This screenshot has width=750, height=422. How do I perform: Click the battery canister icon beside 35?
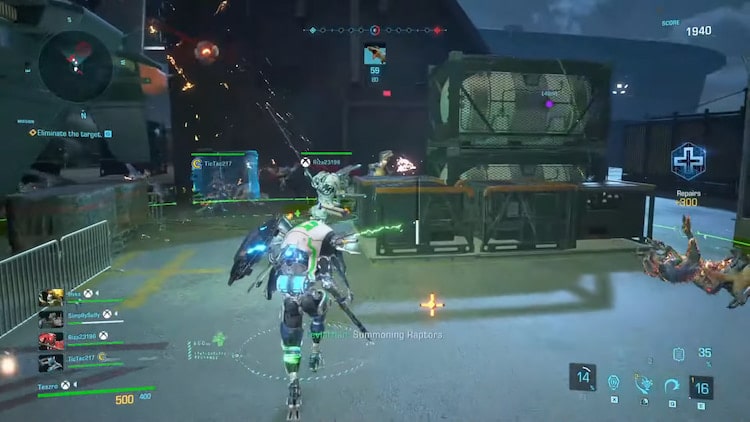point(679,354)
